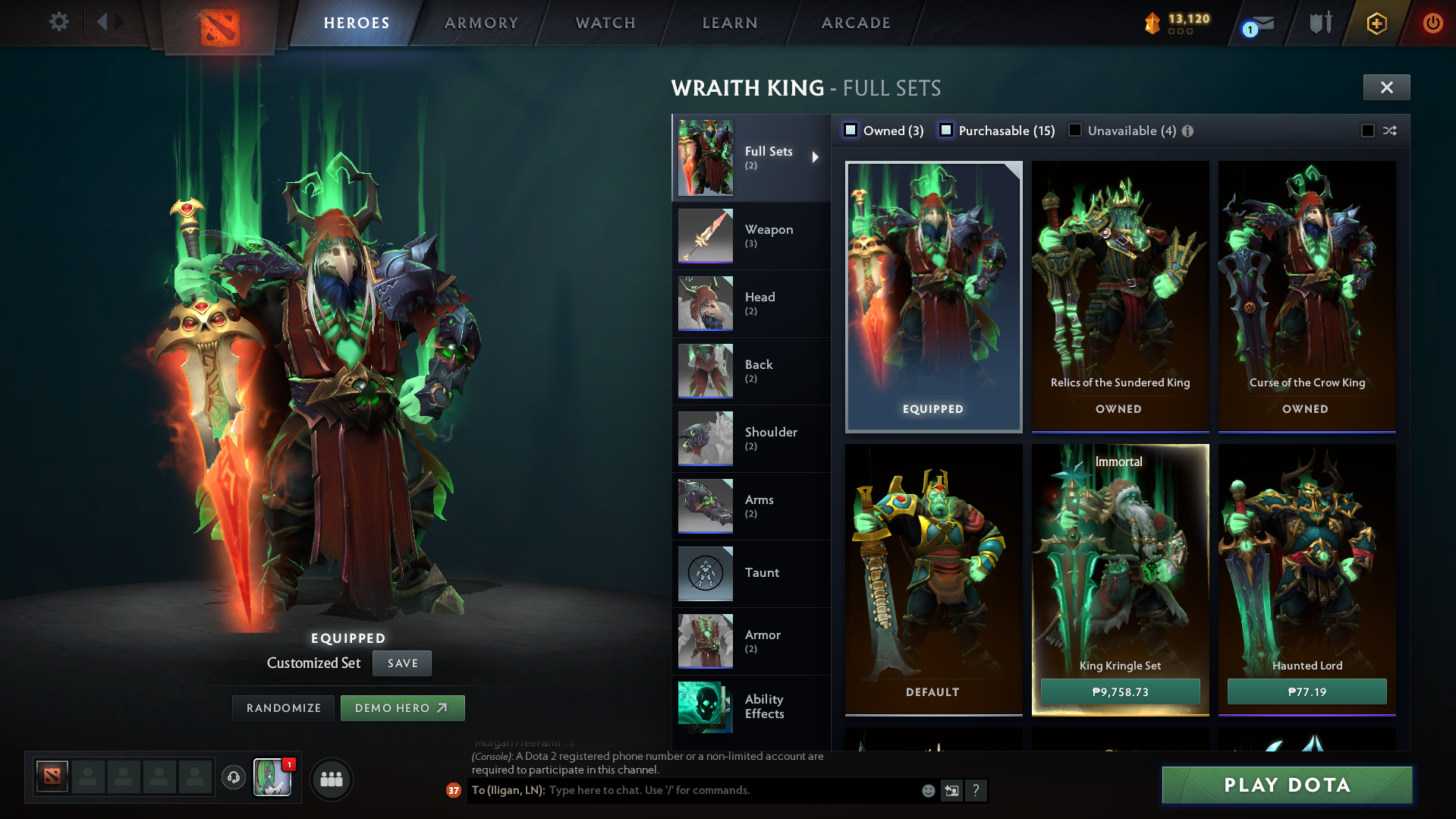
Task: Toggle the Unavailable (4) filter checkbox
Action: (1075, 130)
